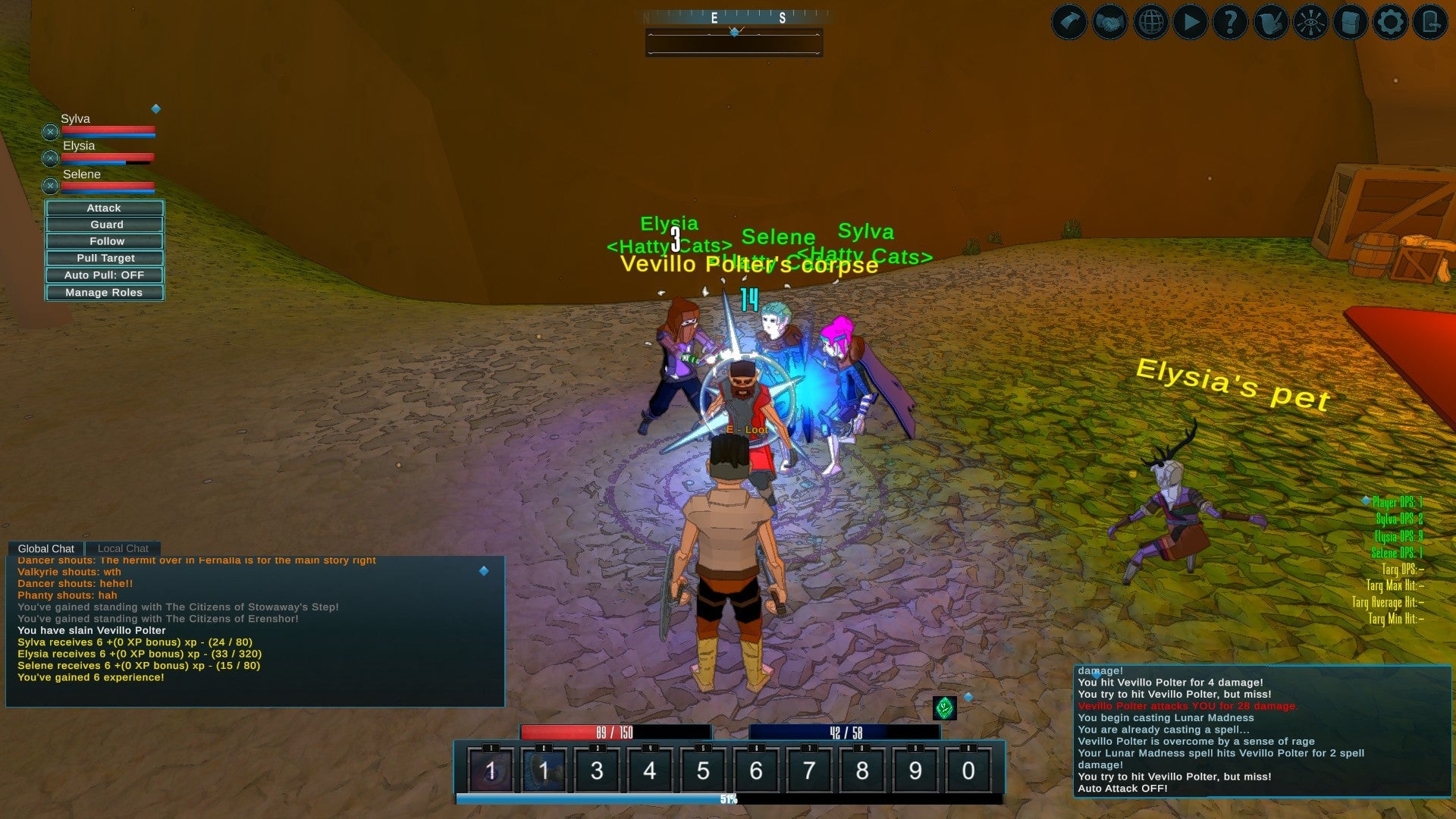Switch to the Local Chat tab
The height and width of the screenshot is (819, 1456).
(x=123, y=548)
